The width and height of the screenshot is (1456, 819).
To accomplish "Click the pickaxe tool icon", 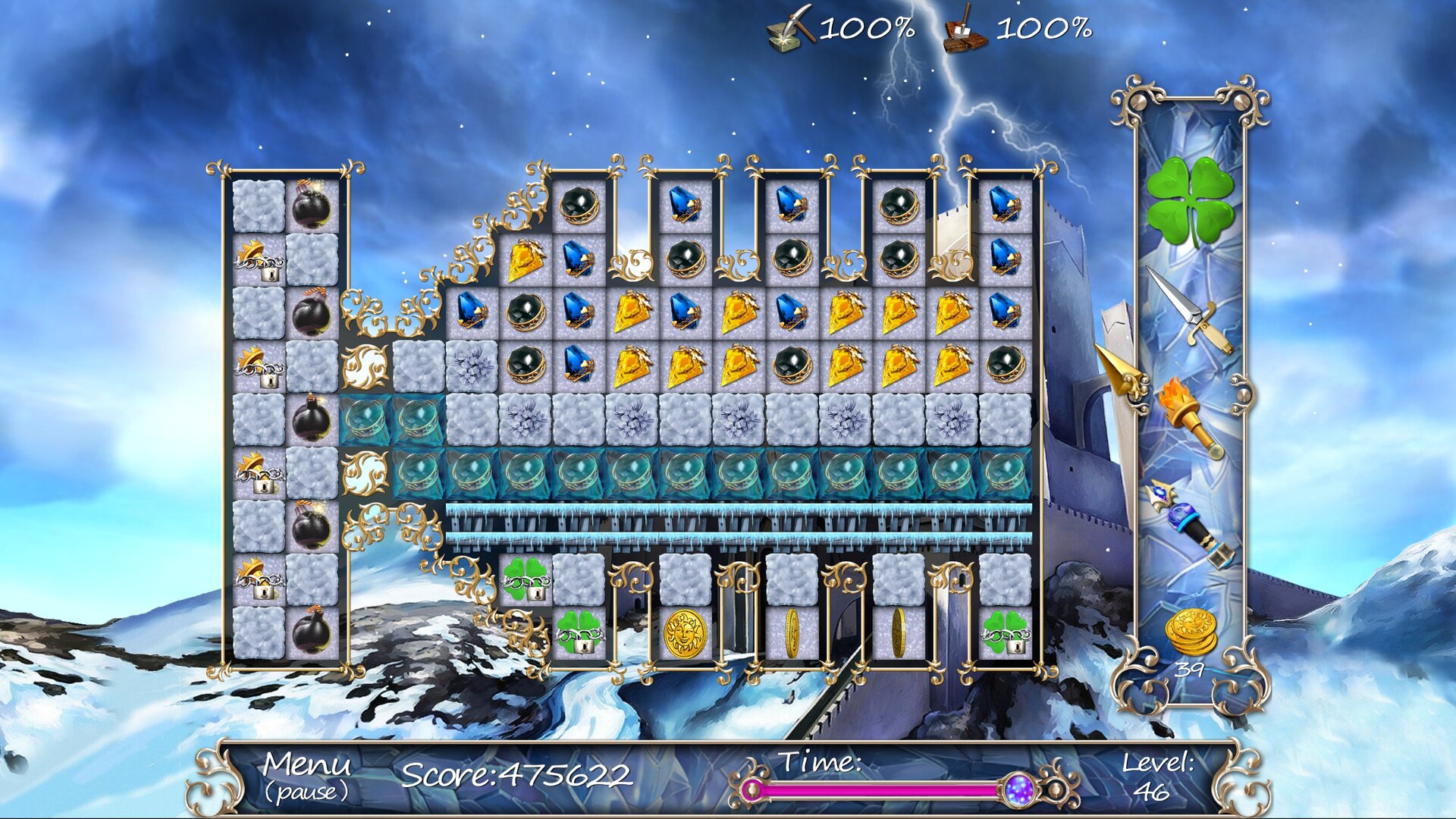I will (x=790, y=30).
